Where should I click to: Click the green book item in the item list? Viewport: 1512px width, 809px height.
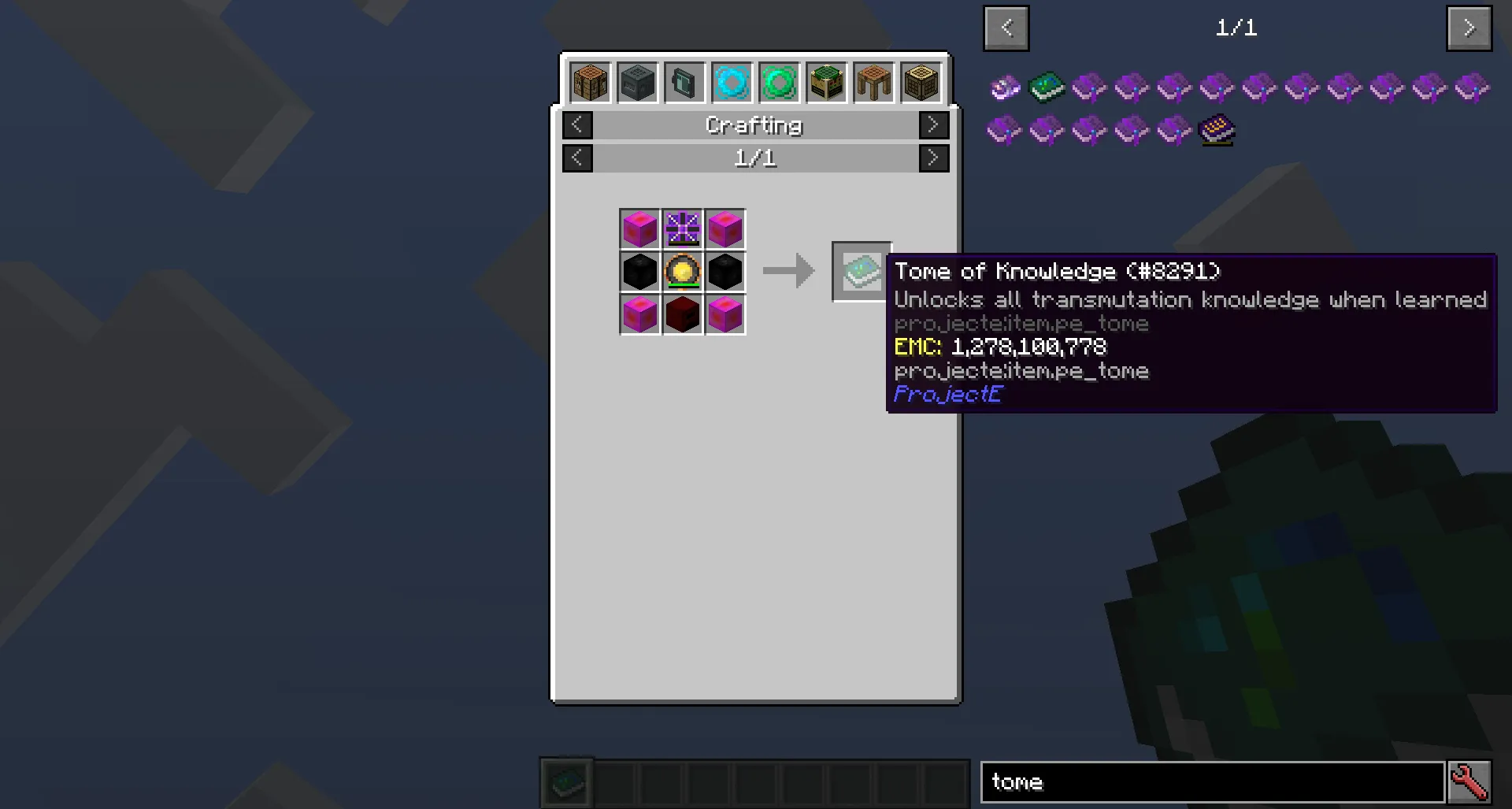(x=1047, y=87)
